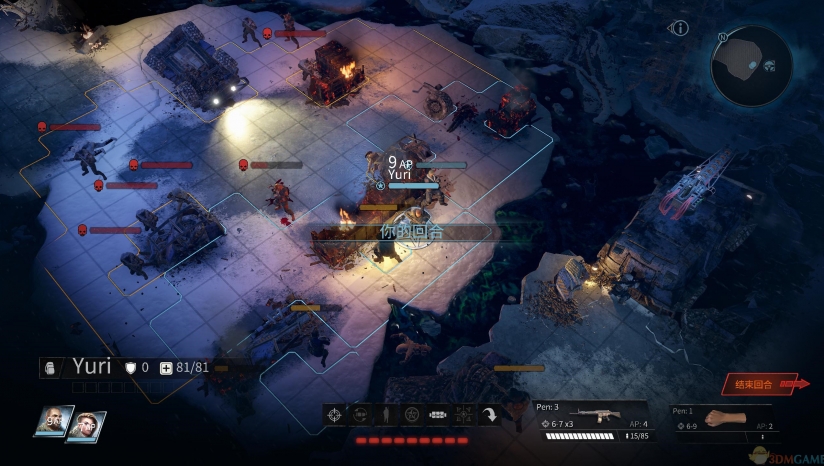Viewport: 824px width, 466px height.
Task: Expand the info panel icon beside the minimap
Action: pyautogui.click(x=681, y=28)
